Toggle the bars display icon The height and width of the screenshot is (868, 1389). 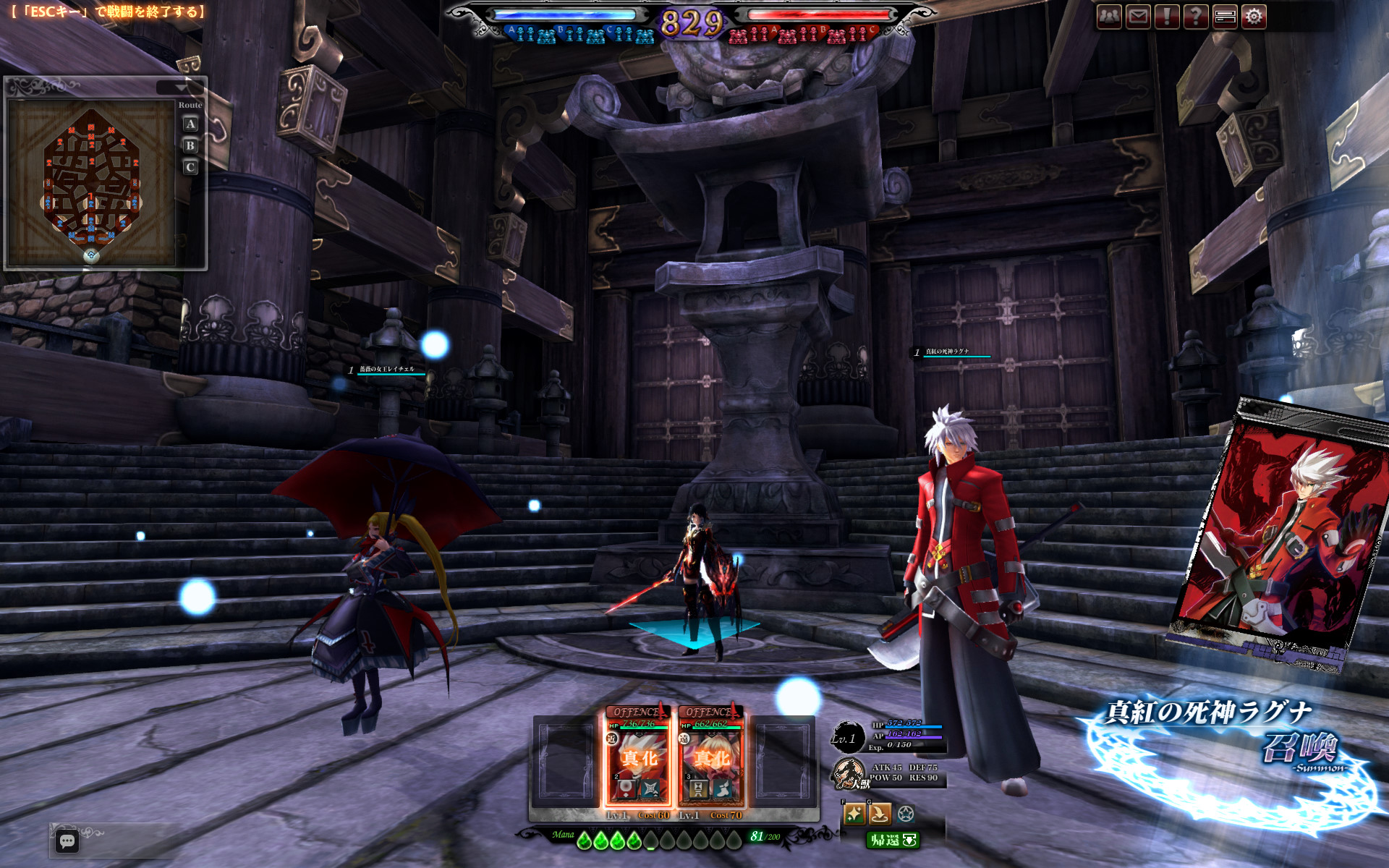pos(1226,17)
